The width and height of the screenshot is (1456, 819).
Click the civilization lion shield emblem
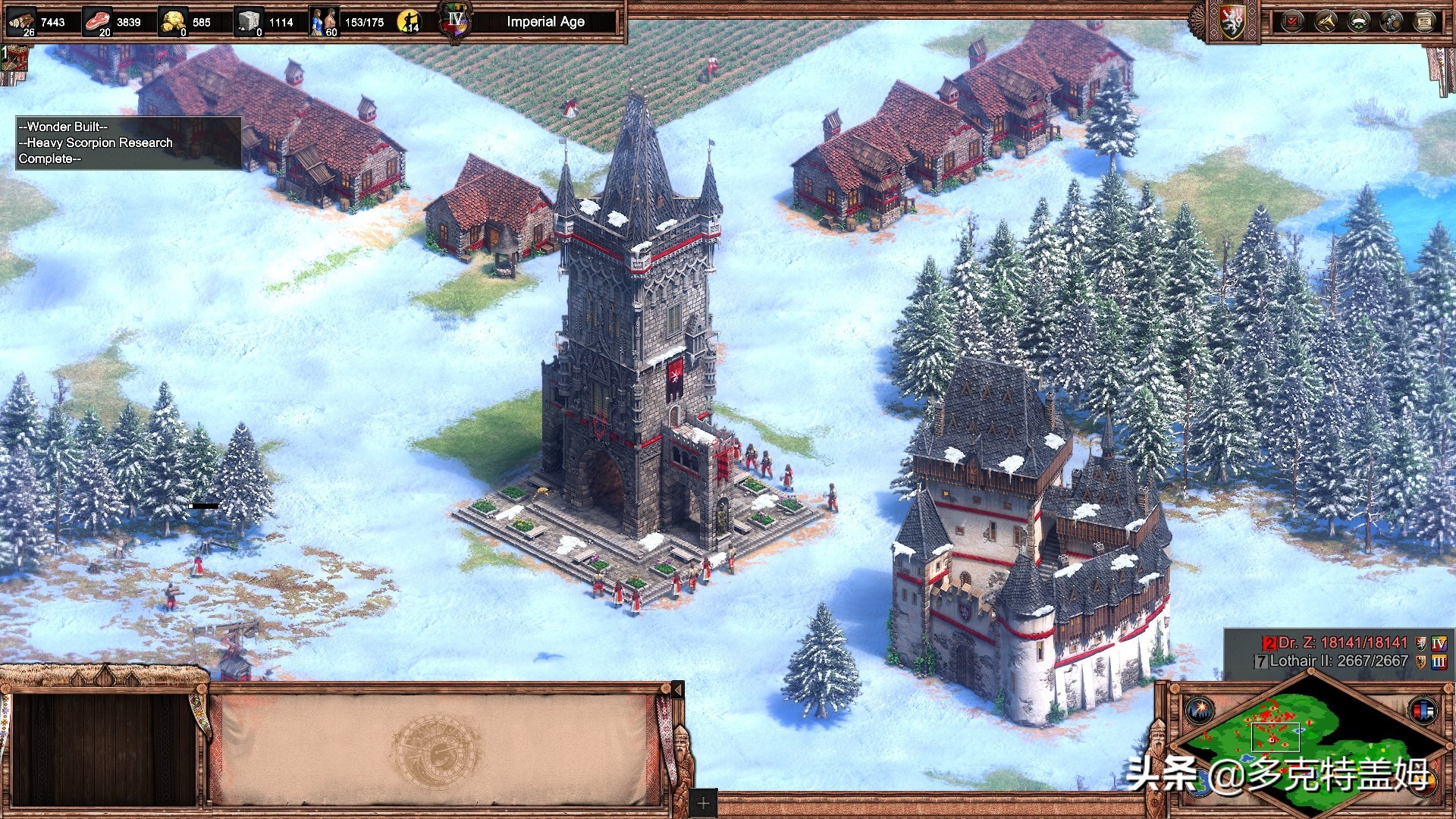tap(1233, 23)
